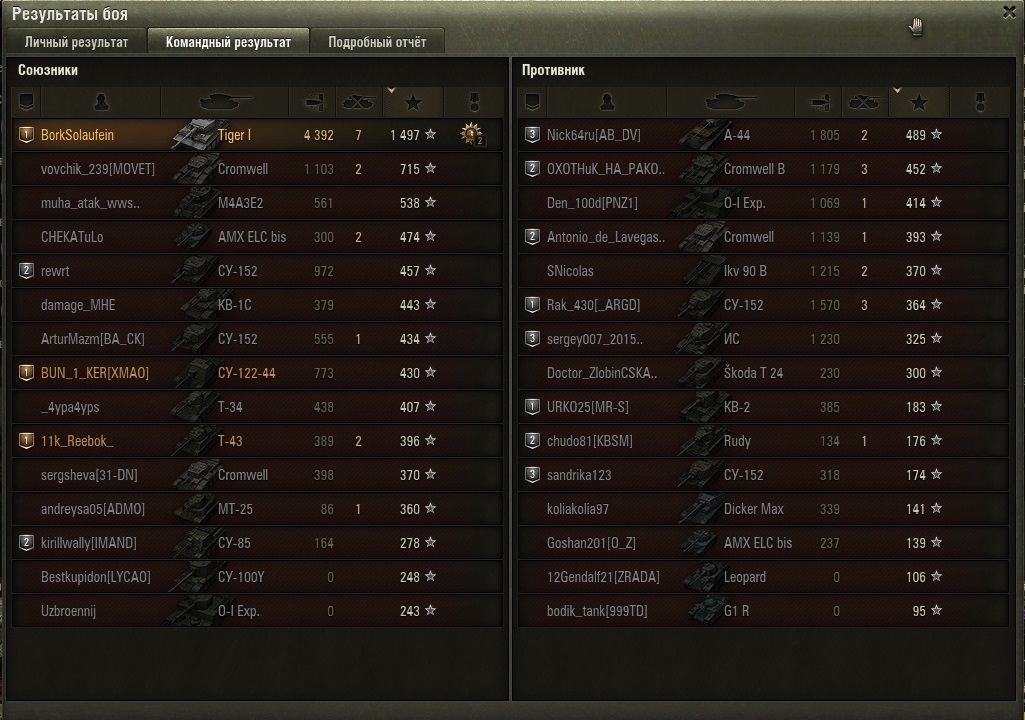Pick the muha_atak_wws M4A3E2 row
The height and width of the screenshot is (720, 1025).
pos(257,203)
